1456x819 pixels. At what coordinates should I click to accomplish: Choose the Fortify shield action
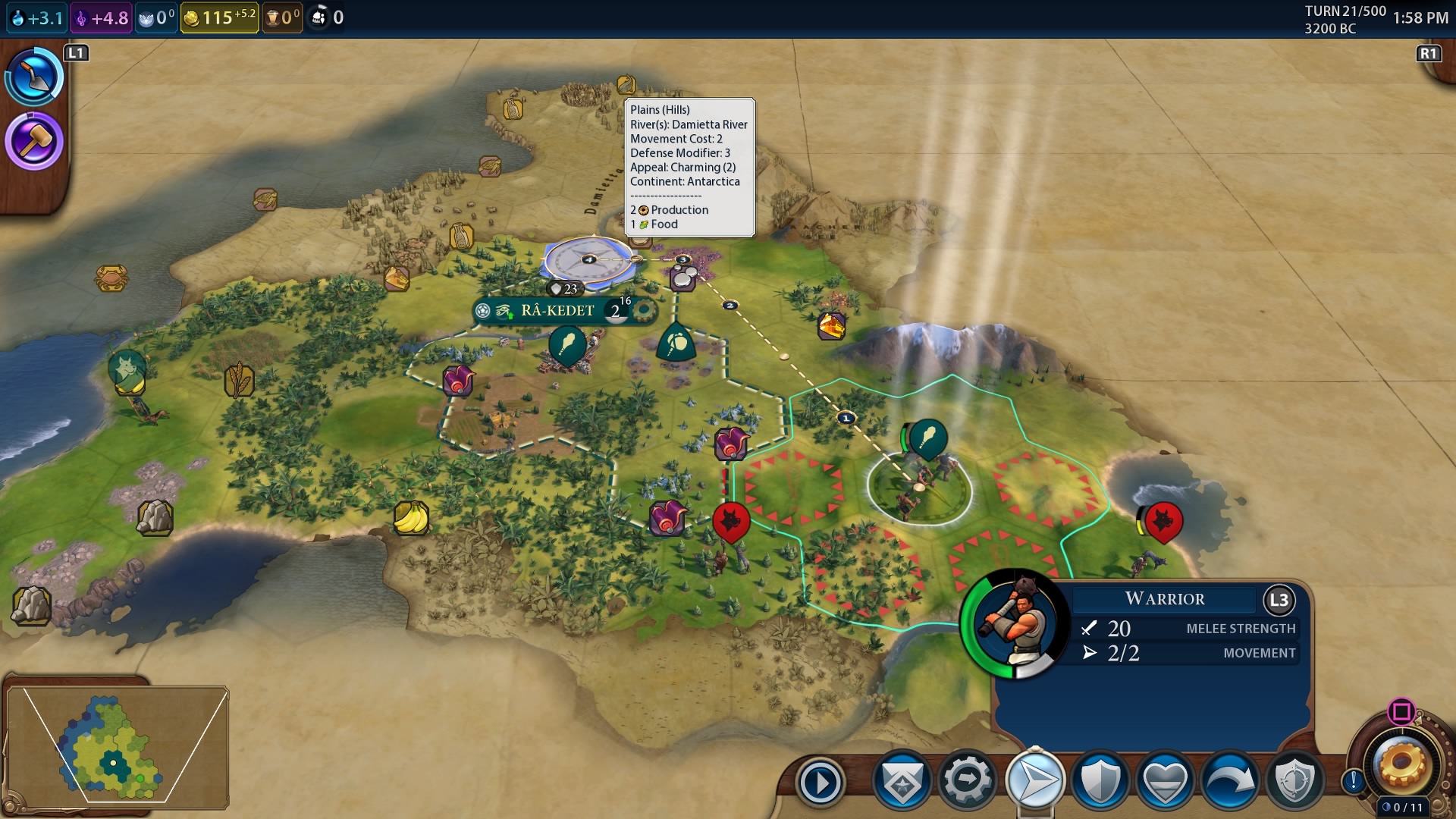(1100, 780)
